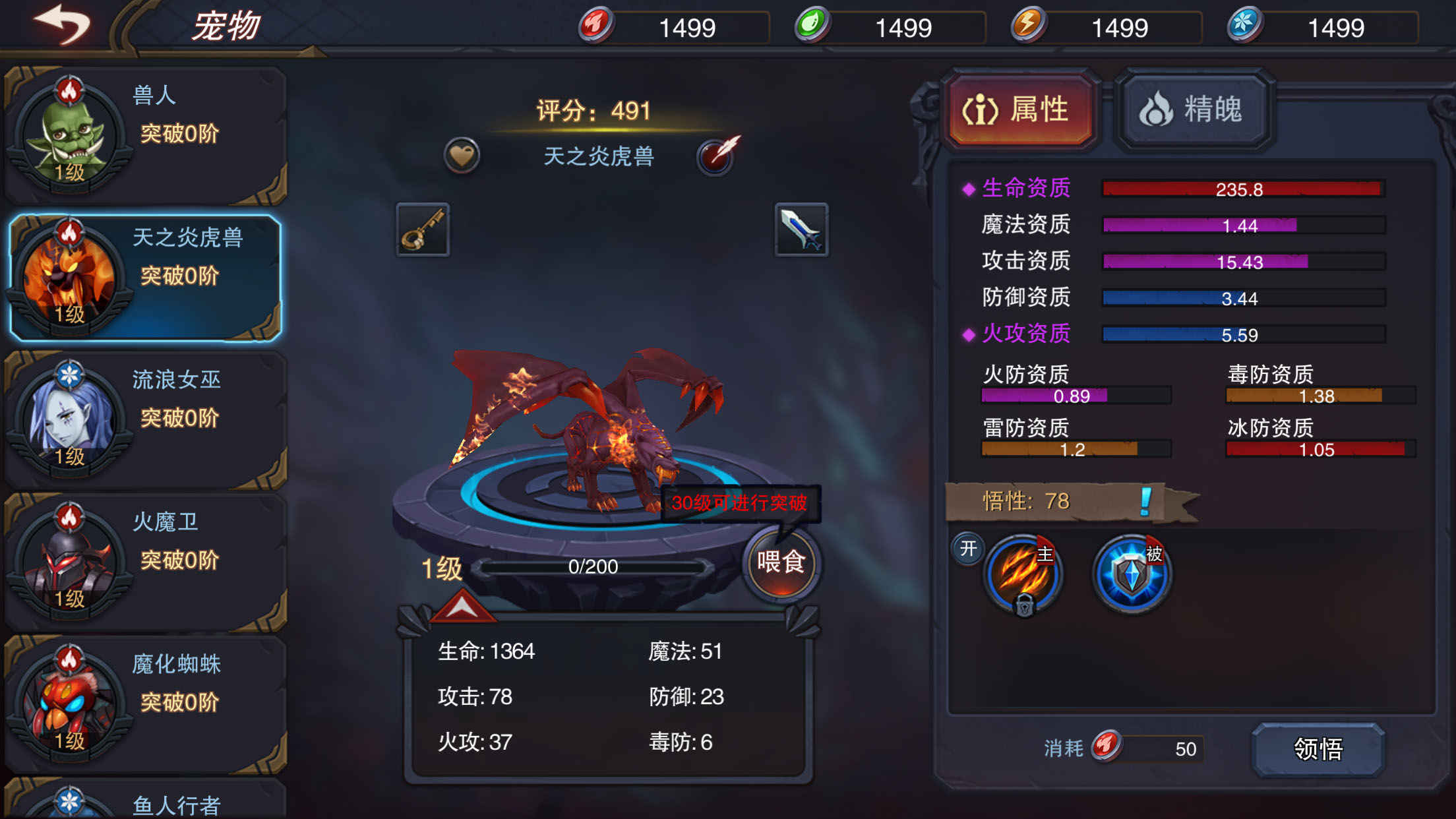Click the feather rename icon beside 天之炎虎兽

coord(715,158)
